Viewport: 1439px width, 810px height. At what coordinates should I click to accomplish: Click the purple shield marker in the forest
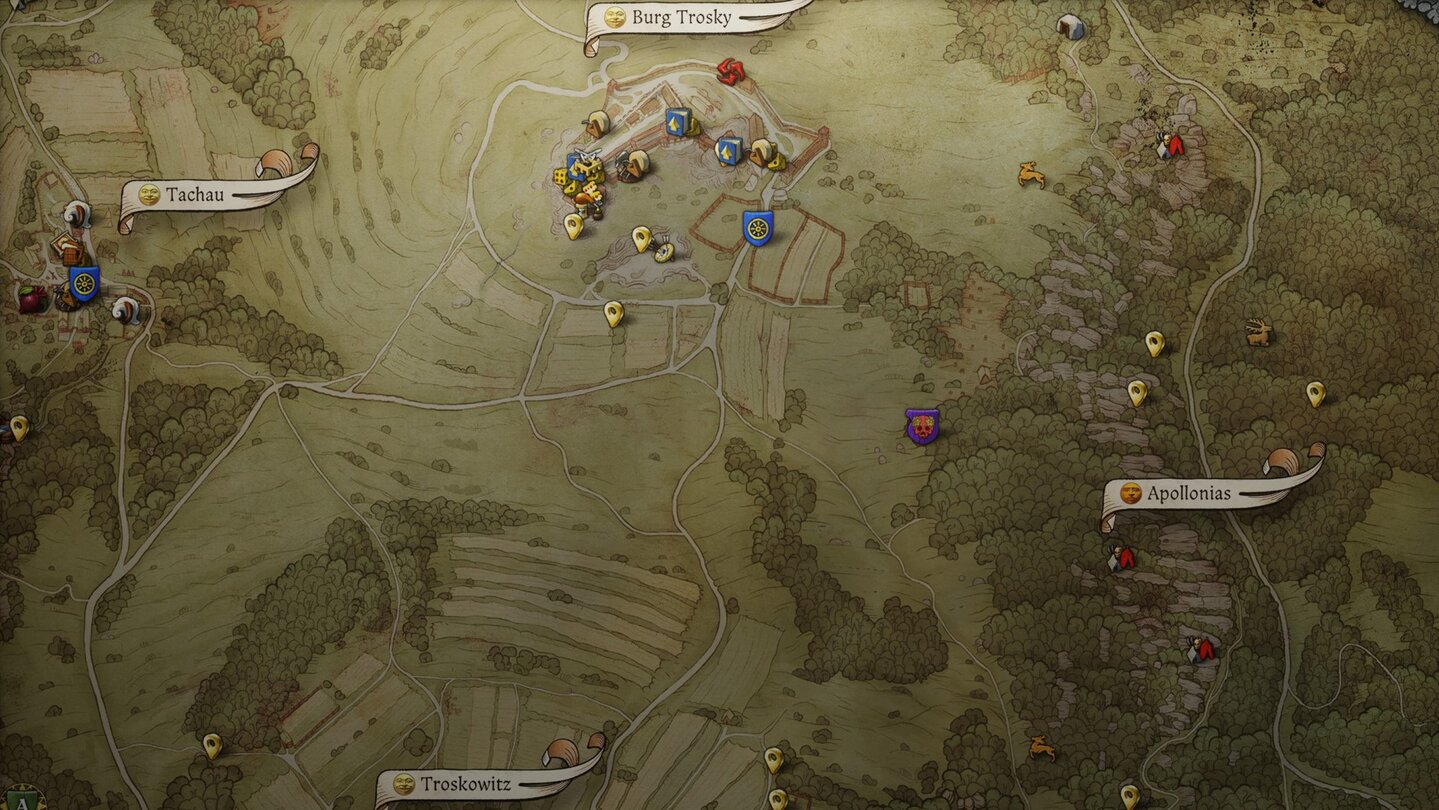(919, 428)
